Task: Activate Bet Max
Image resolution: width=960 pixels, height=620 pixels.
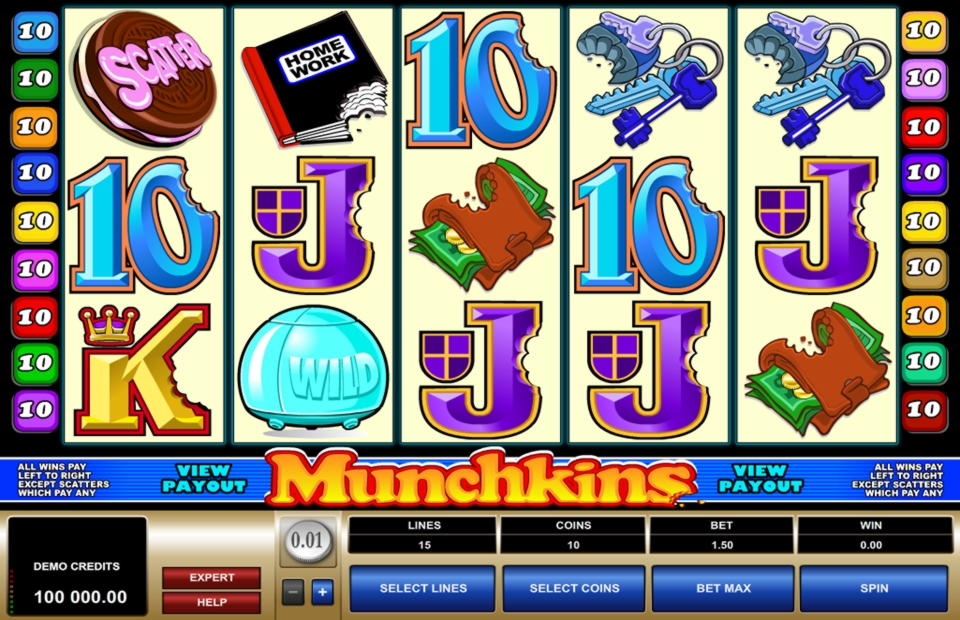Action: pyautogui.click(x=723, y=588)
